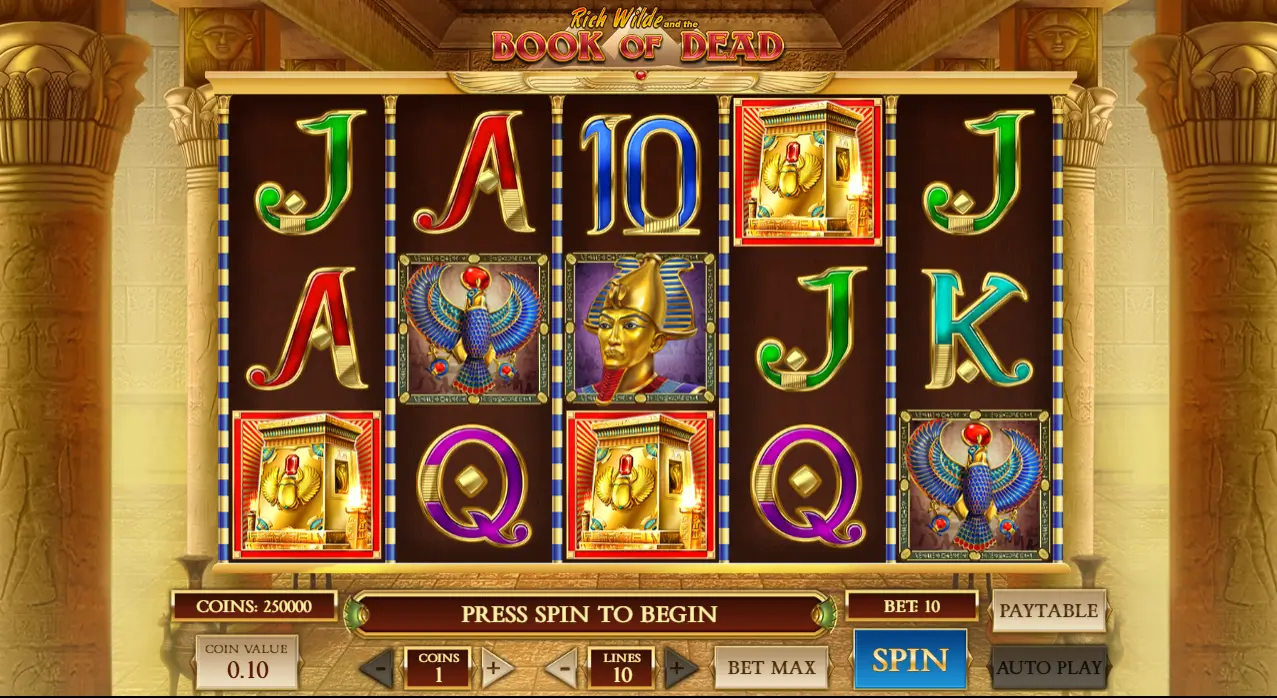Increase the number of coins
The image size is (1277, 698).
[x=496, y=668]
